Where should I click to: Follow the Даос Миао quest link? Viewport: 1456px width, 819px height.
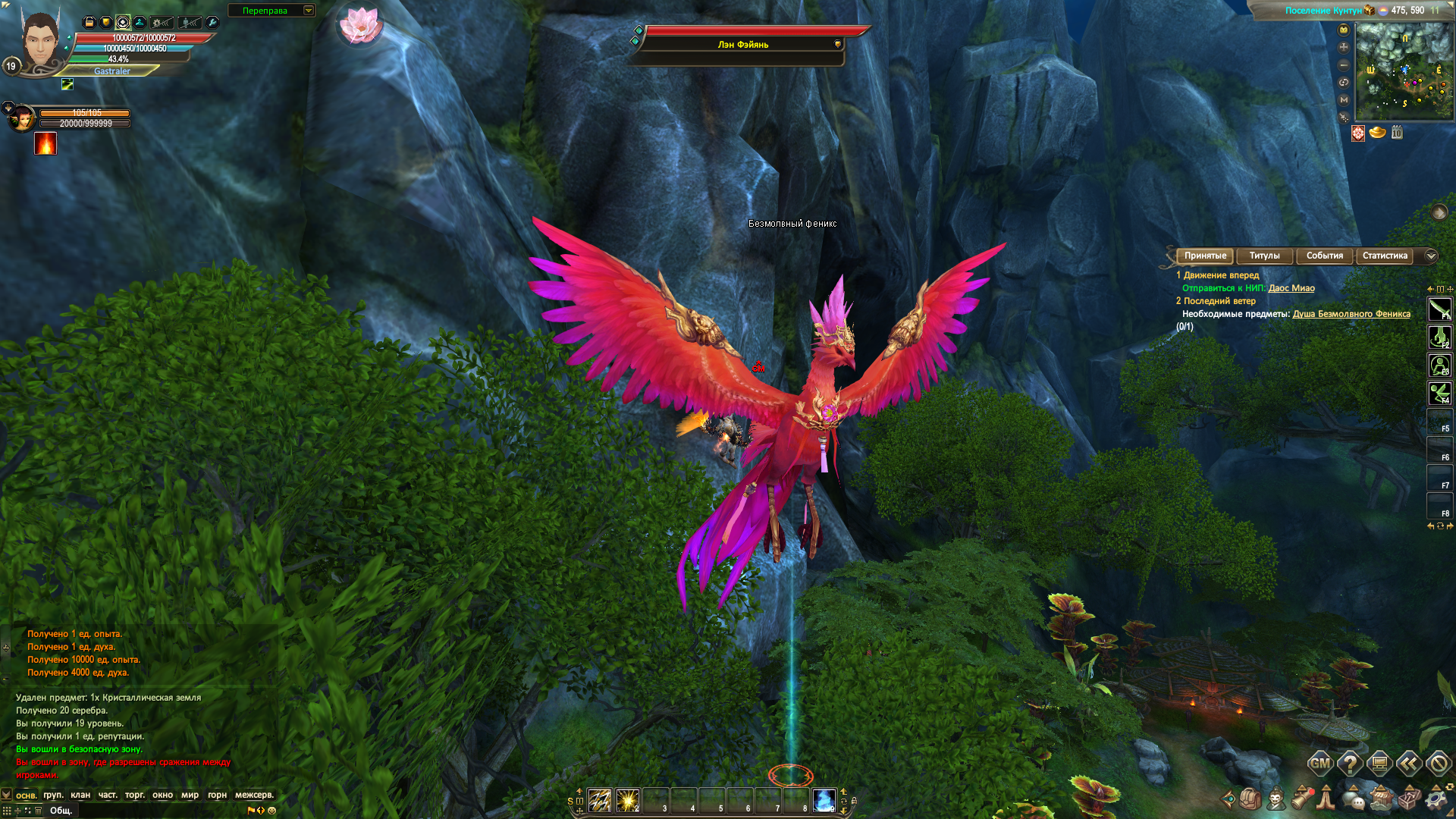tap(1291, 288)
